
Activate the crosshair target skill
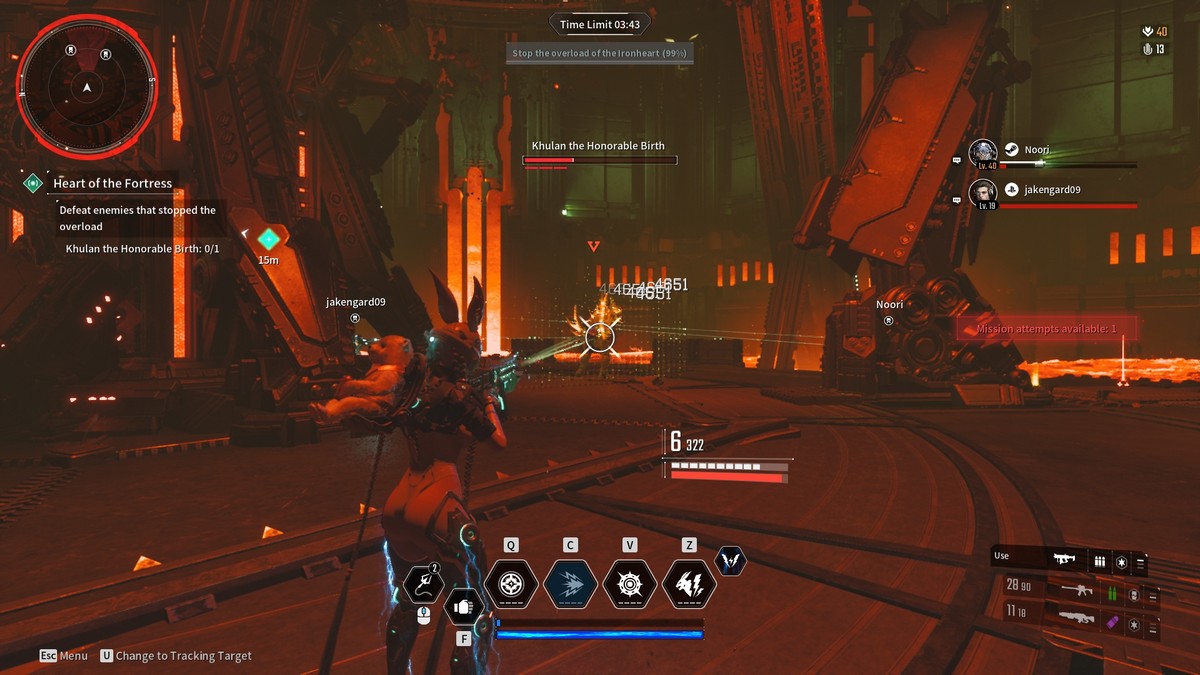511,585
